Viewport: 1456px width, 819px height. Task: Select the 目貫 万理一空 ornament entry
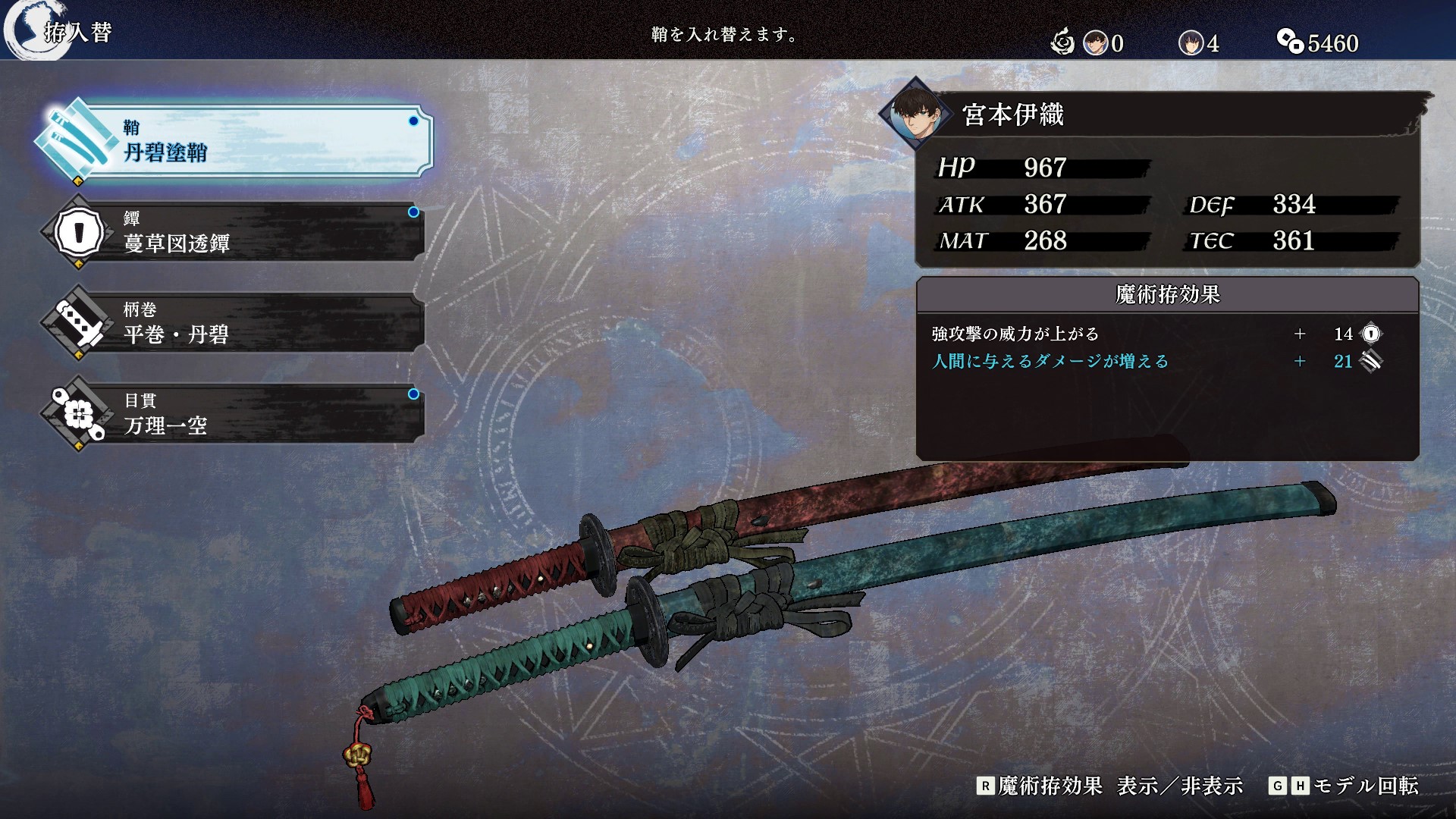235,414
